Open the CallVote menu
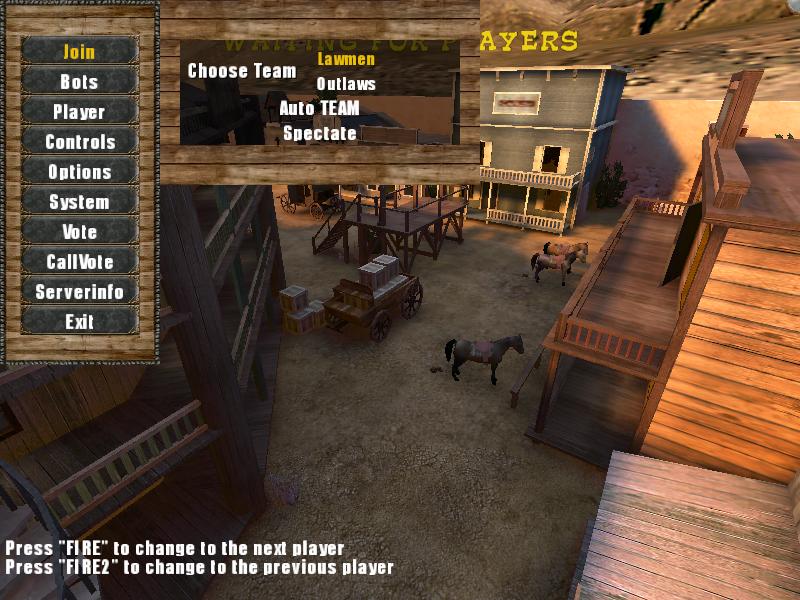Screen dimensions: 800x600 [79, 261]
